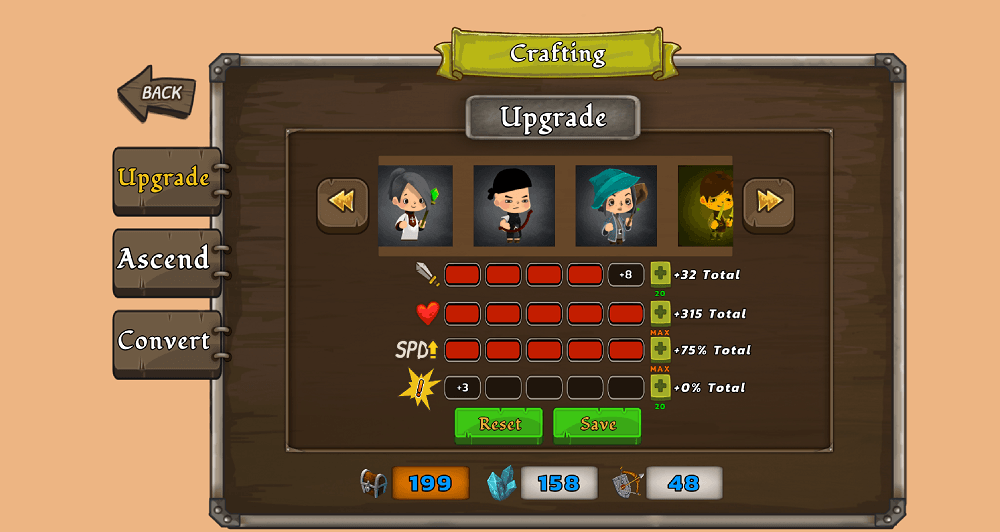Reset the upgrade allocation
1000x532 pixels.
click(499, 424)
